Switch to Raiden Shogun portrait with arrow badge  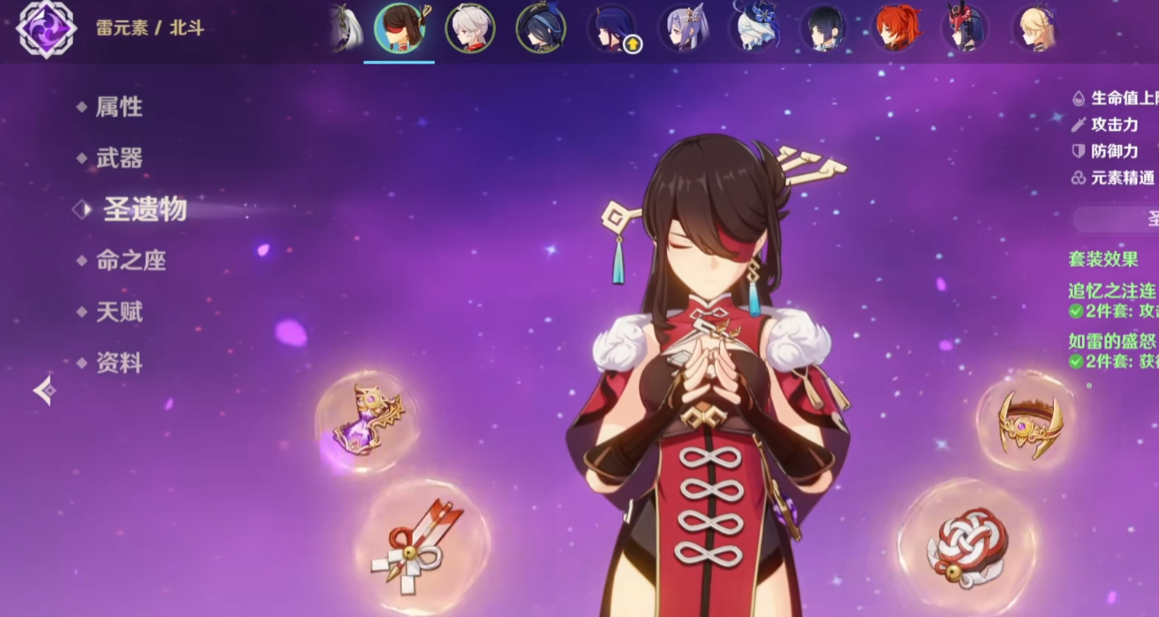tap(612, 28)
